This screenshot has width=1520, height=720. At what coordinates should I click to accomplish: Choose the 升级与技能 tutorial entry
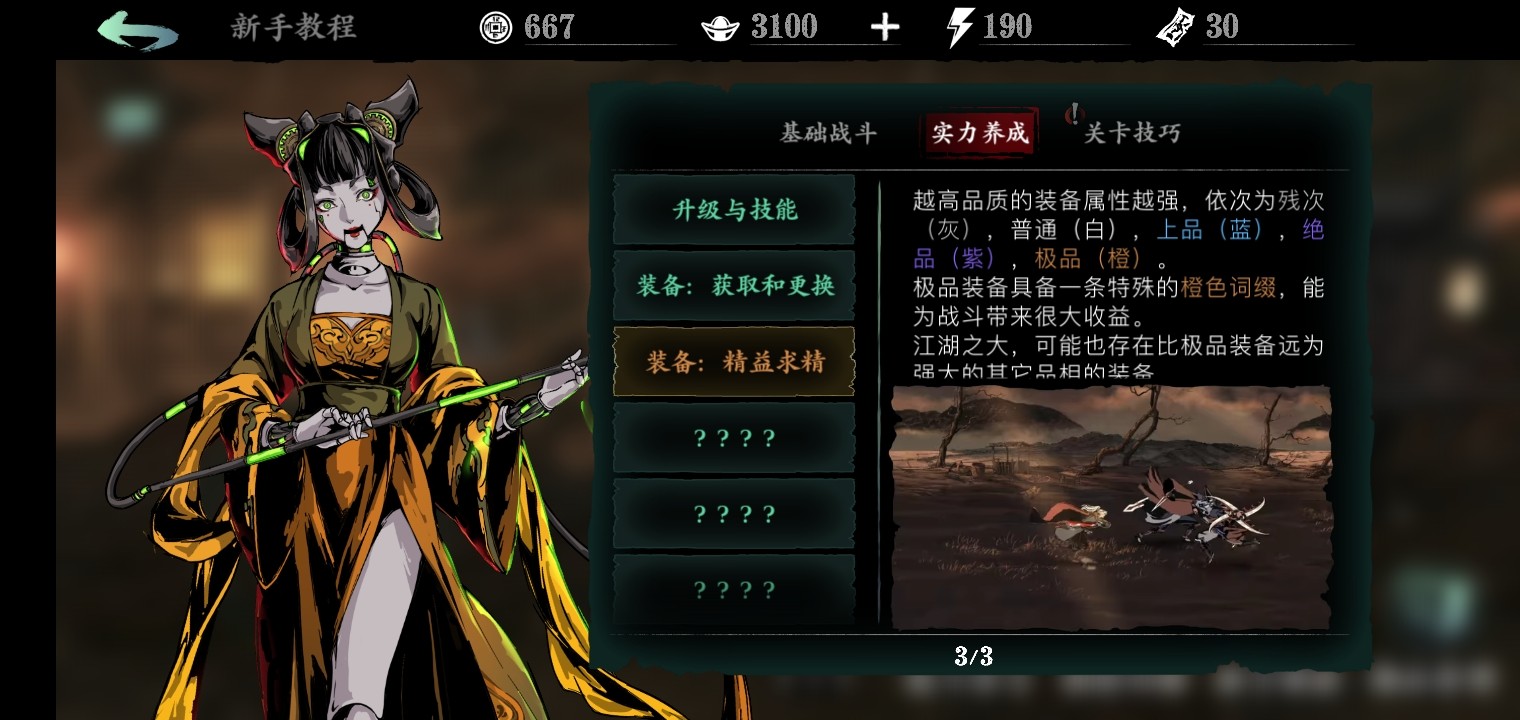(x=734, y=210)
